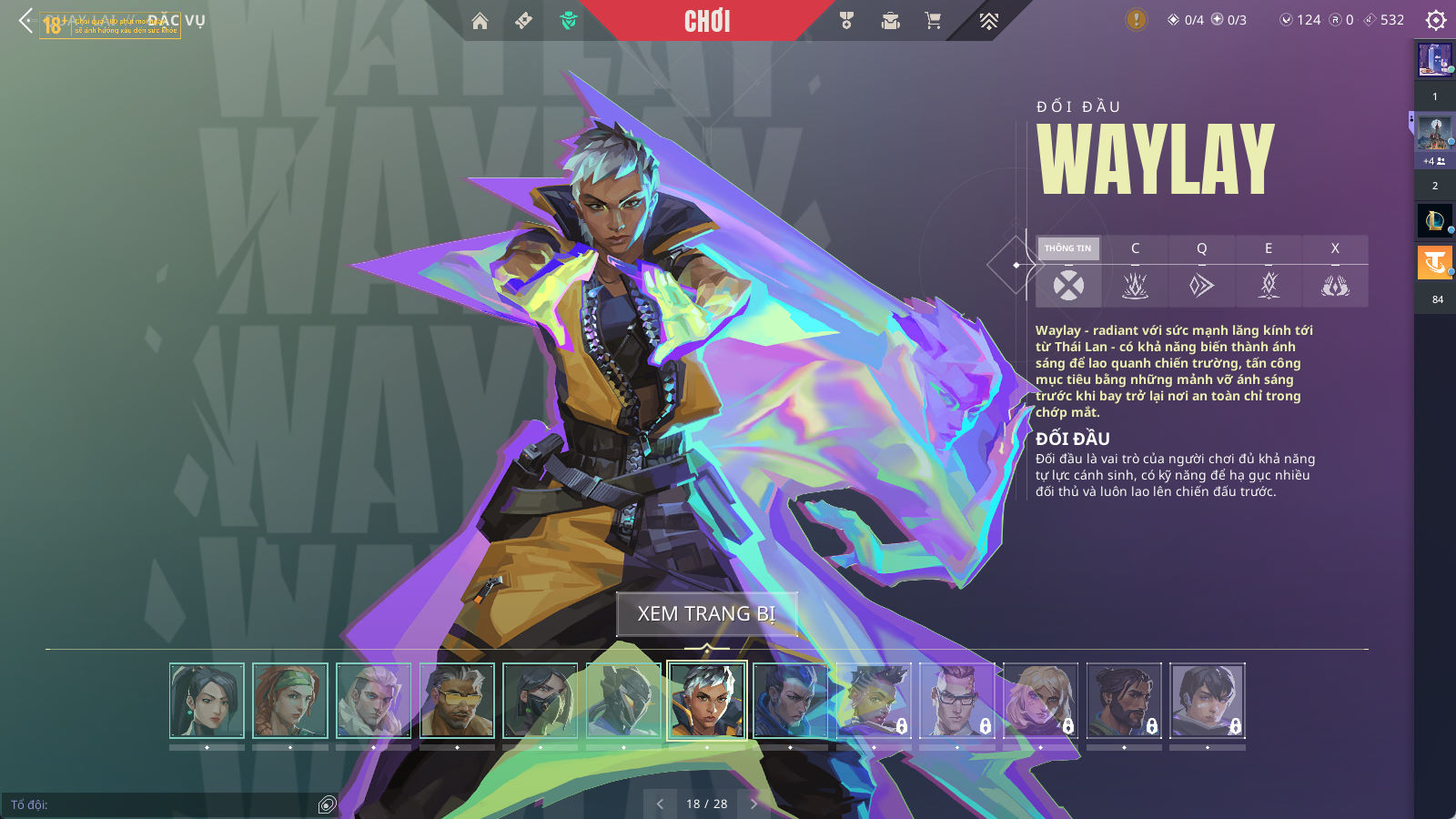Choose the Skye agent portrait
The height and width of the screenshot is (819, 1456).
[x=290, y=701]
